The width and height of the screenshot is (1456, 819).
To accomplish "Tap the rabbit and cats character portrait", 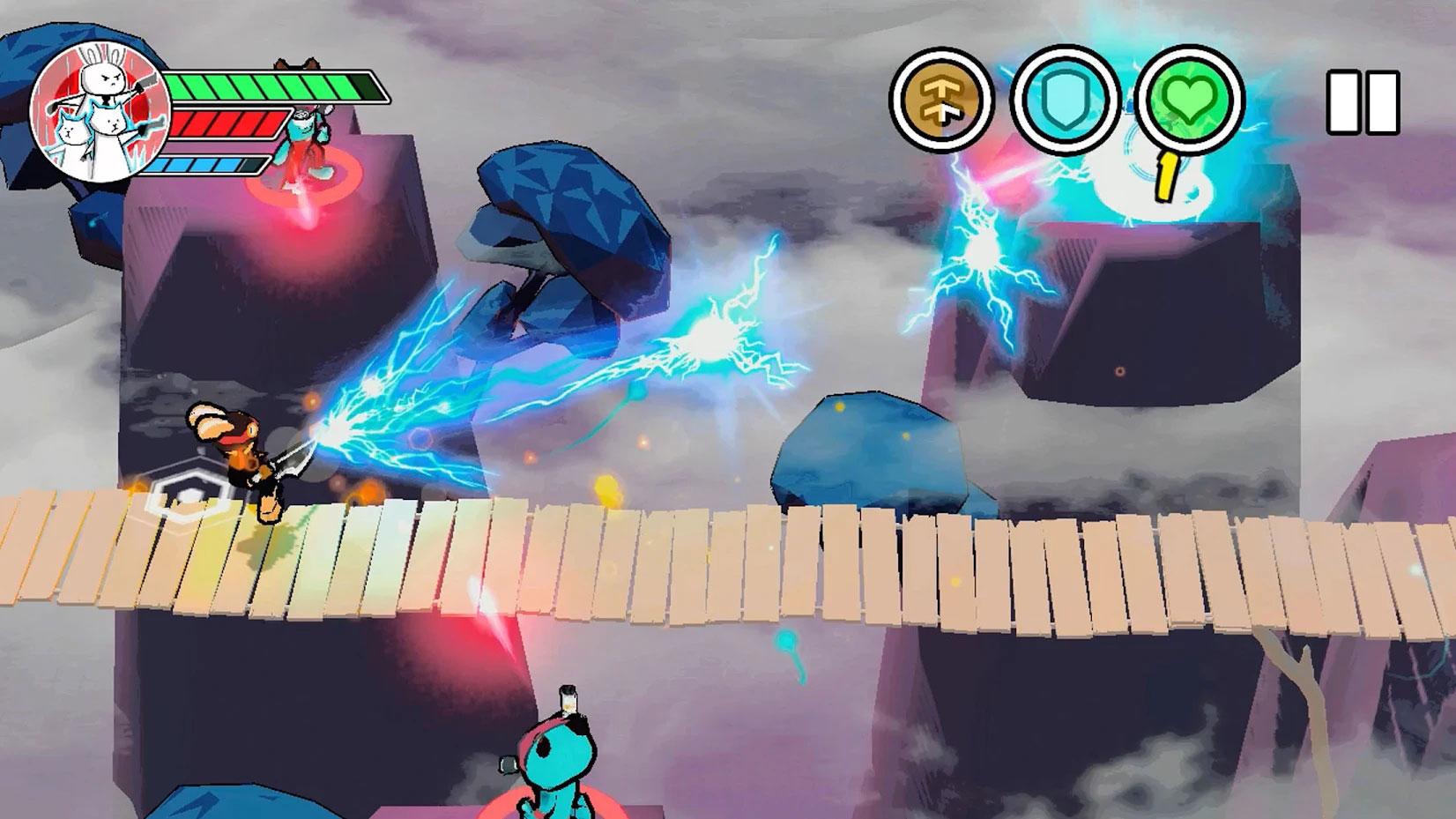I will (x=99, y=110).
